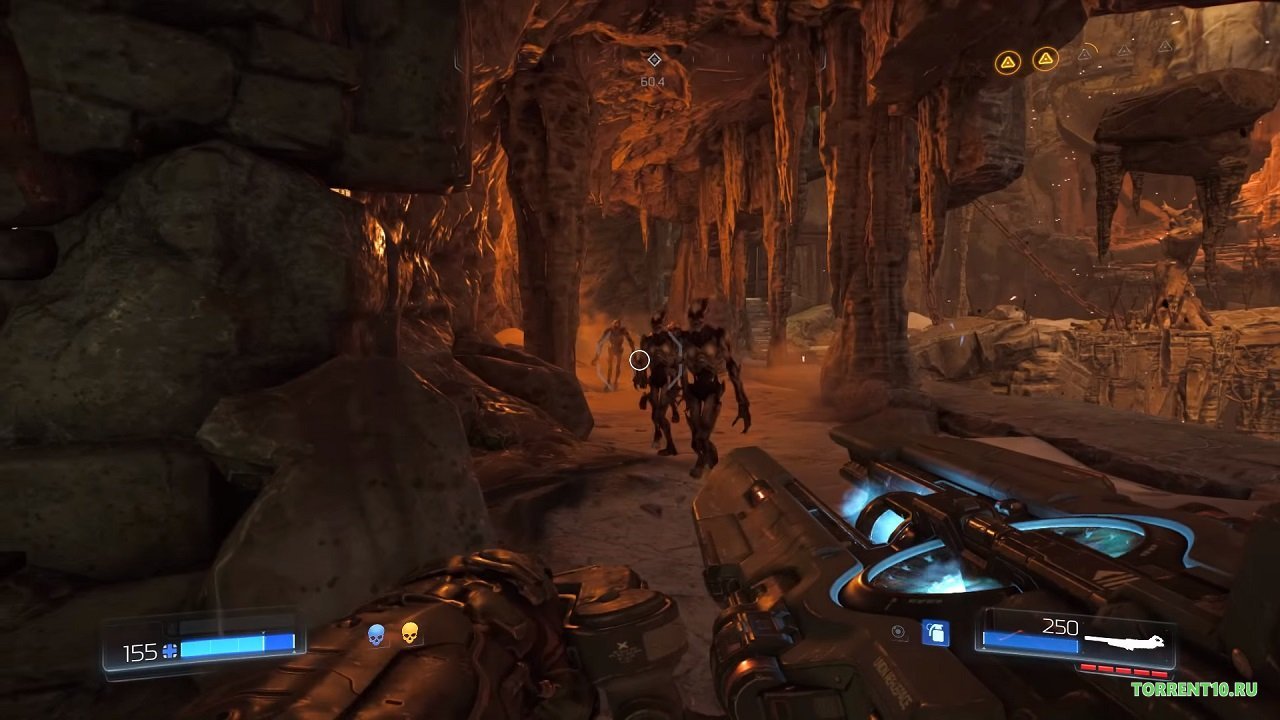Image resolution: width=1280 pixels, height=720 pixels.
Task: Toggle the middle red ammo segment bar
Action: point(1124,670)
